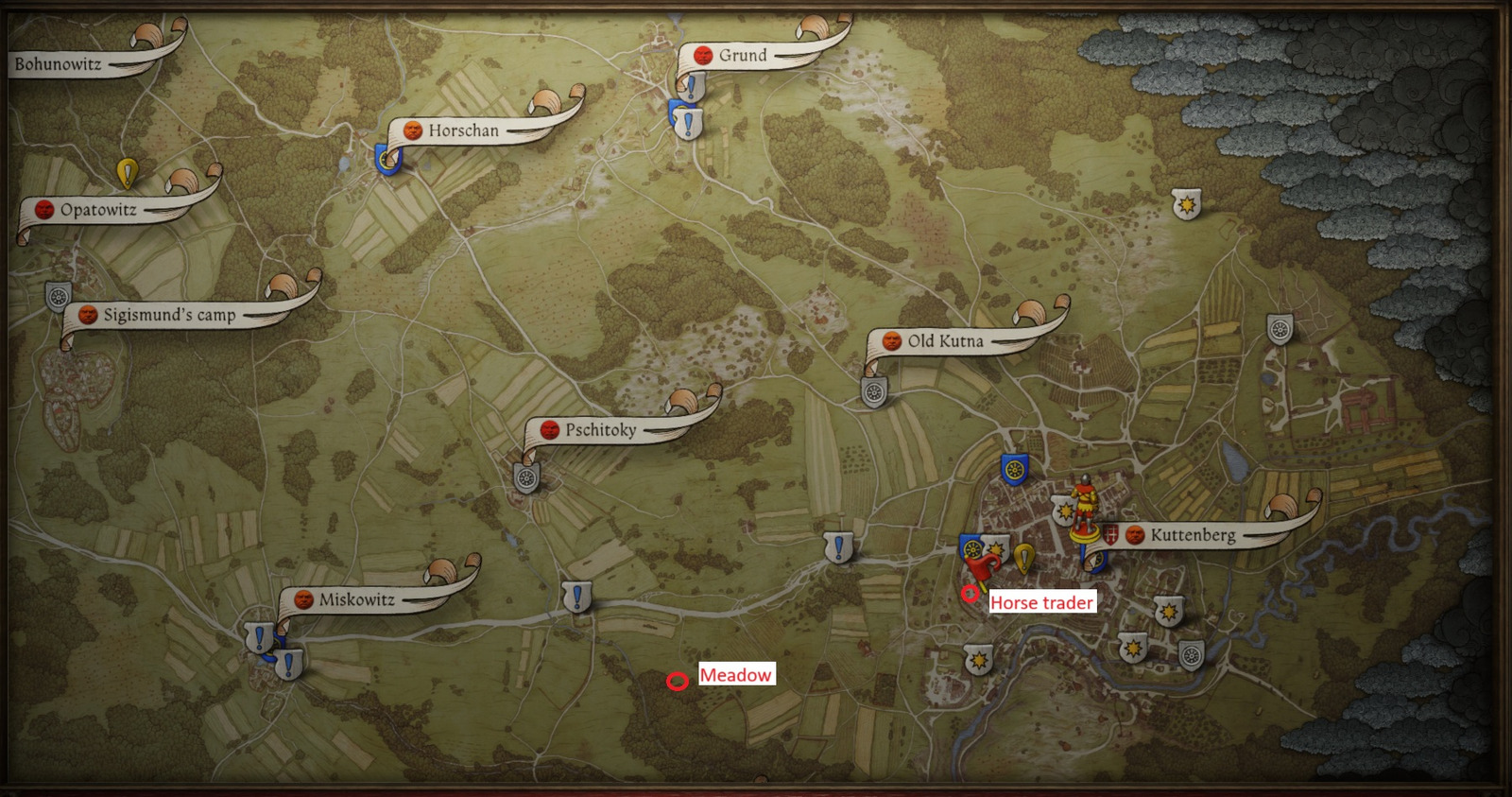This screenshot has width=1512, height=797.
Task: Click the windmill shield marker below Pschitoky
Action: click(x=525, y=477)
